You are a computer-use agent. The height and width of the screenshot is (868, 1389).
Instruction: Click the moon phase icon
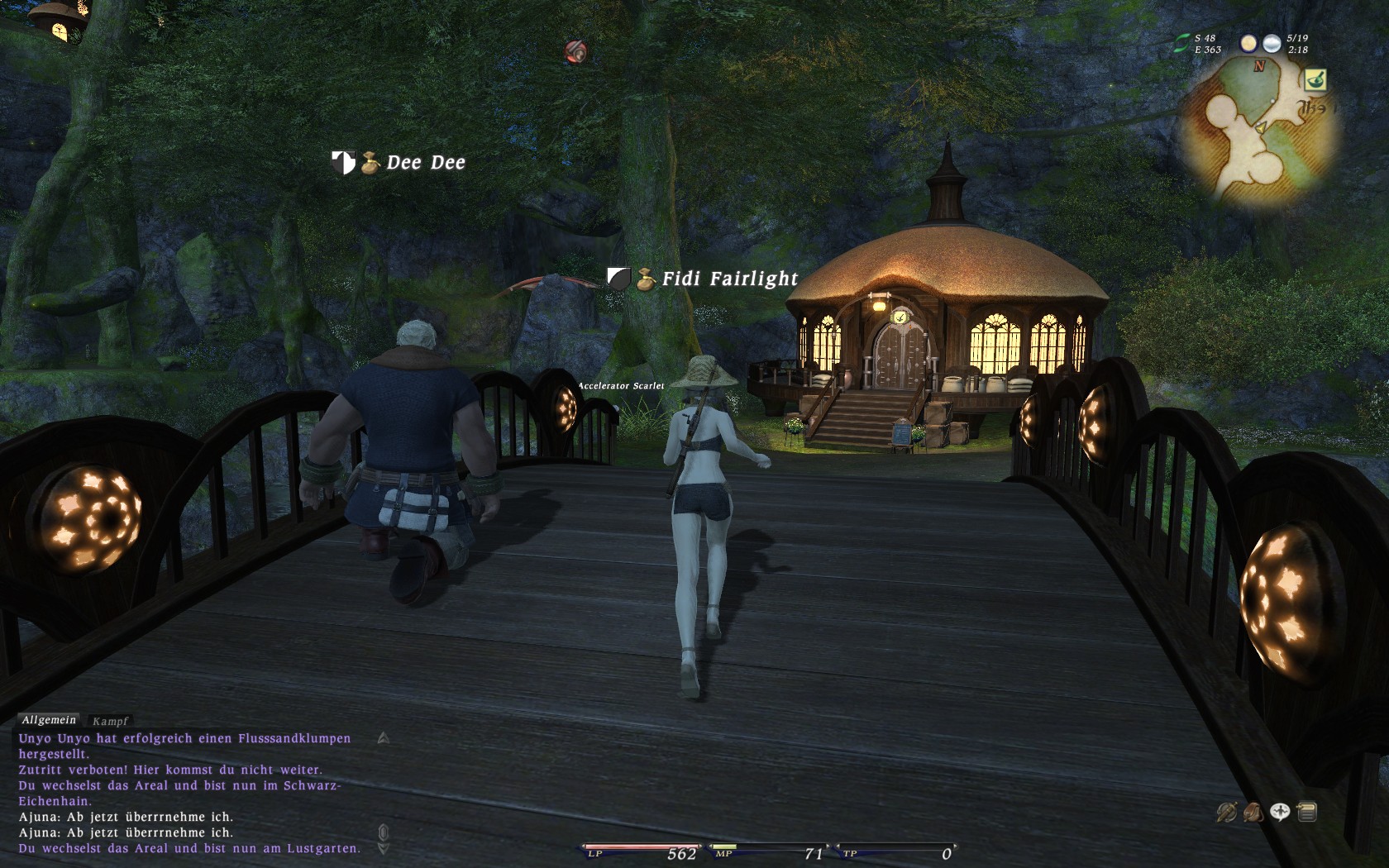[x=1248, y=43]
